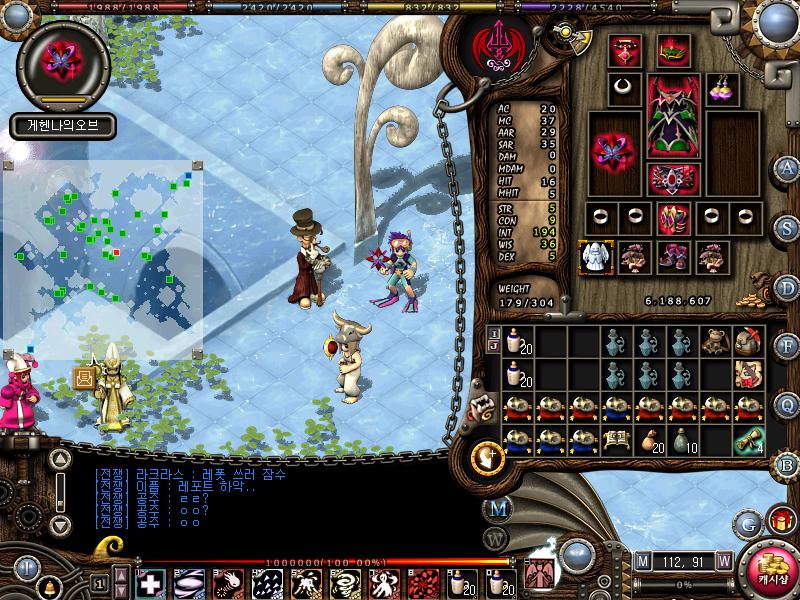Activate the white cross heal skill
Screen dimensions: 800x600
pos(150,582)
